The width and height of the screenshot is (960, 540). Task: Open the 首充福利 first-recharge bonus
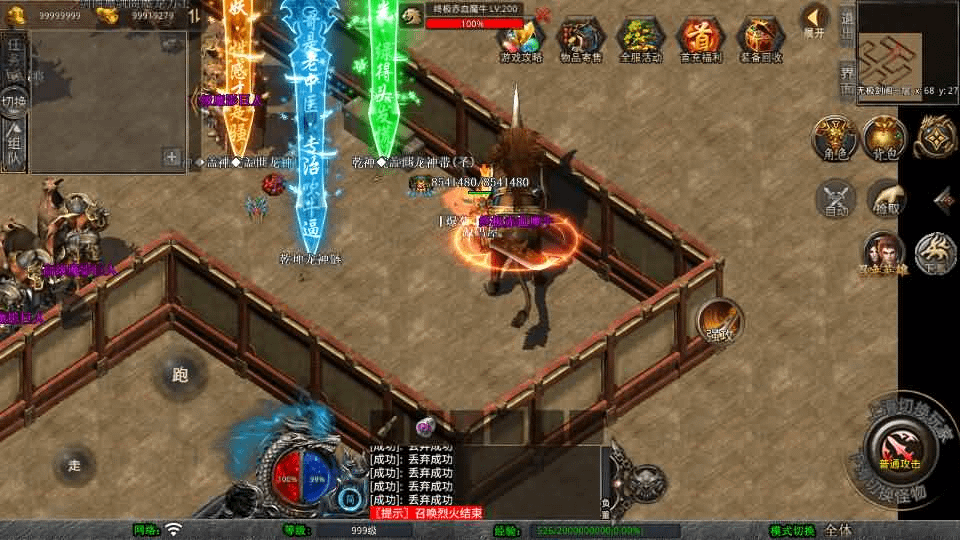pyautogui.click(x=700, y=38)
